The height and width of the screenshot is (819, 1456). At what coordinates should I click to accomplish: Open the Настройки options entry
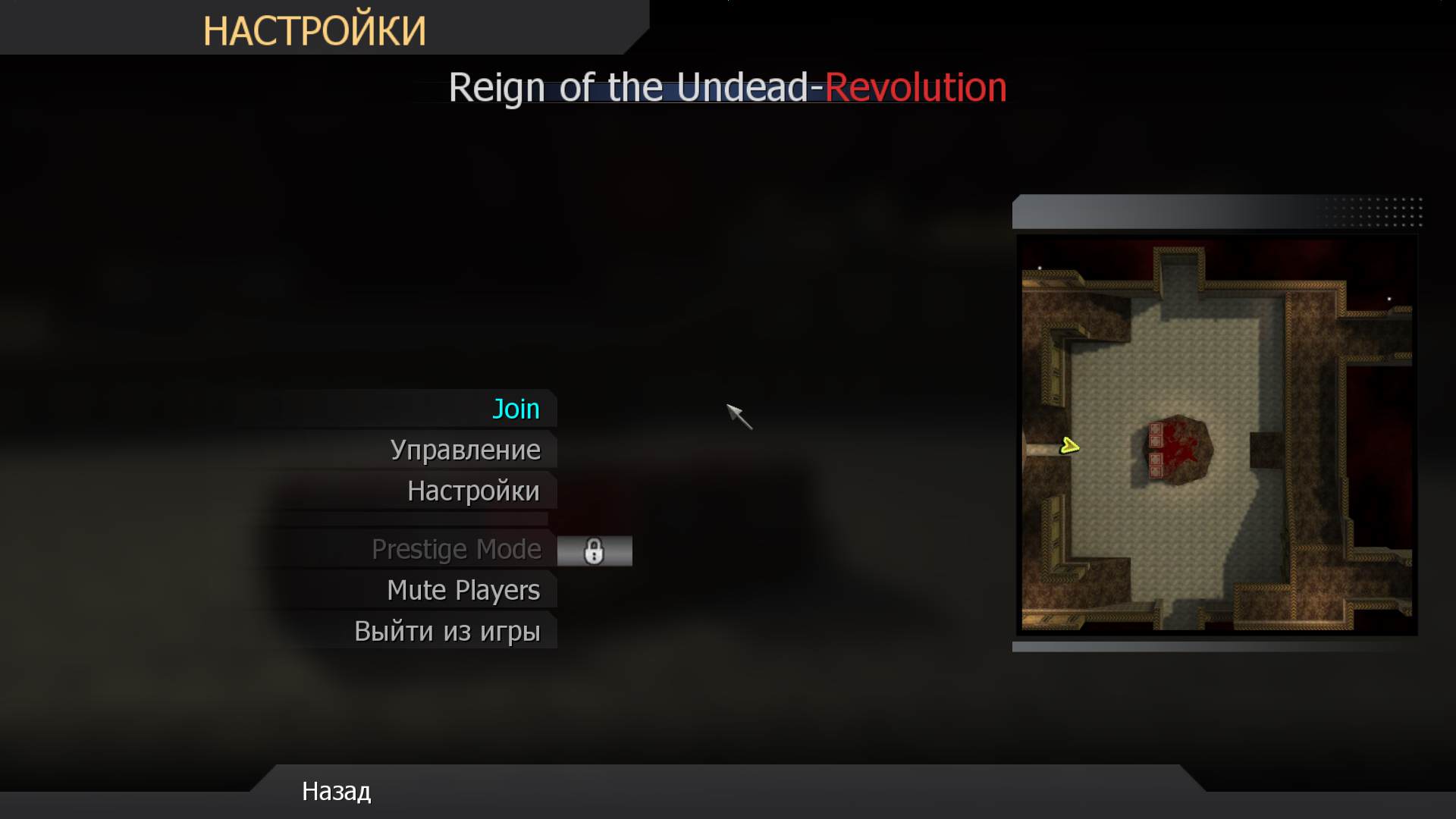(473, 491)
